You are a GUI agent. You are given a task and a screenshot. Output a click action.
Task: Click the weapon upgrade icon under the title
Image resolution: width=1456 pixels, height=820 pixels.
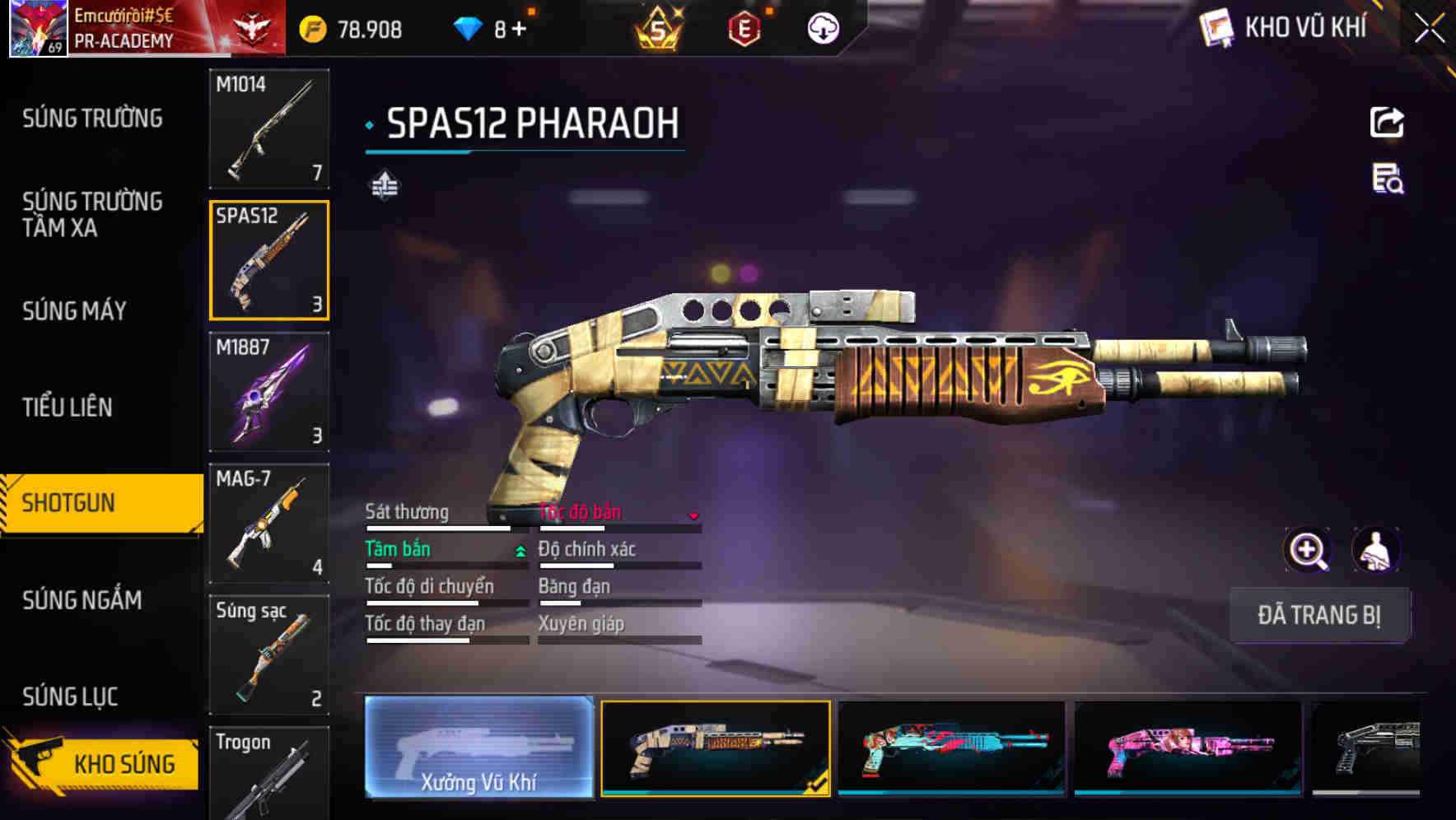click(384, 186)
